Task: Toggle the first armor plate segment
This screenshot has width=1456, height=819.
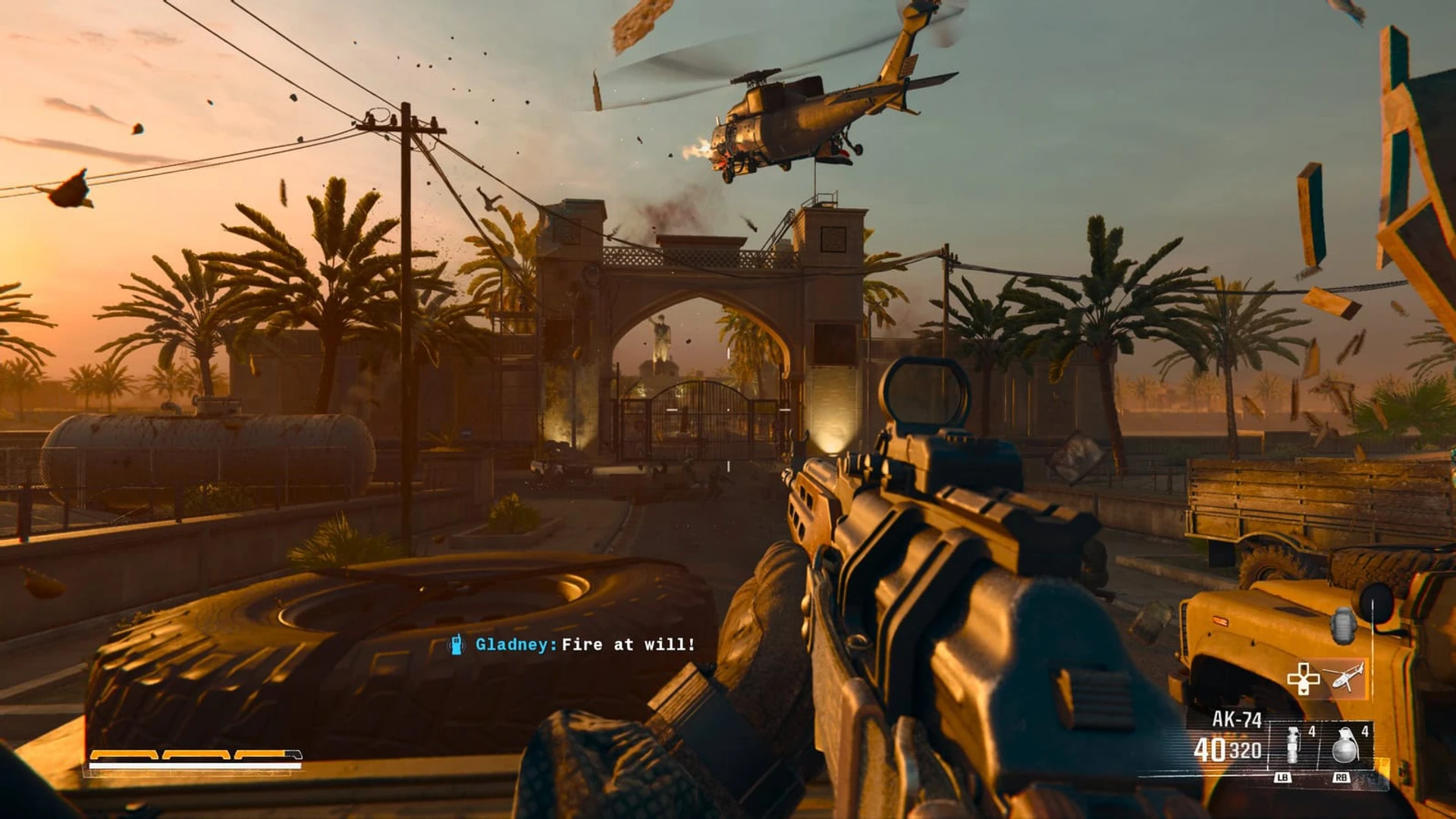Action: (x=124, y=755)
